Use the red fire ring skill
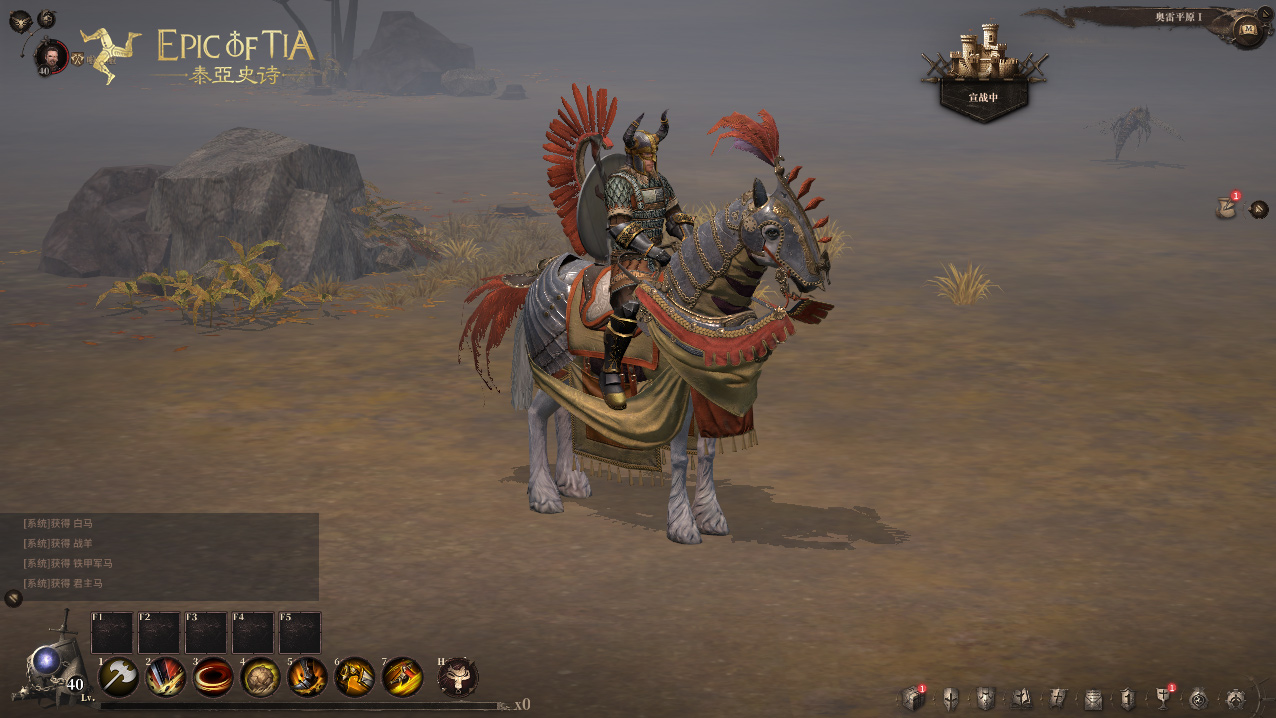Viewport: 1276px width, 718px height. (x=213, y=677)
